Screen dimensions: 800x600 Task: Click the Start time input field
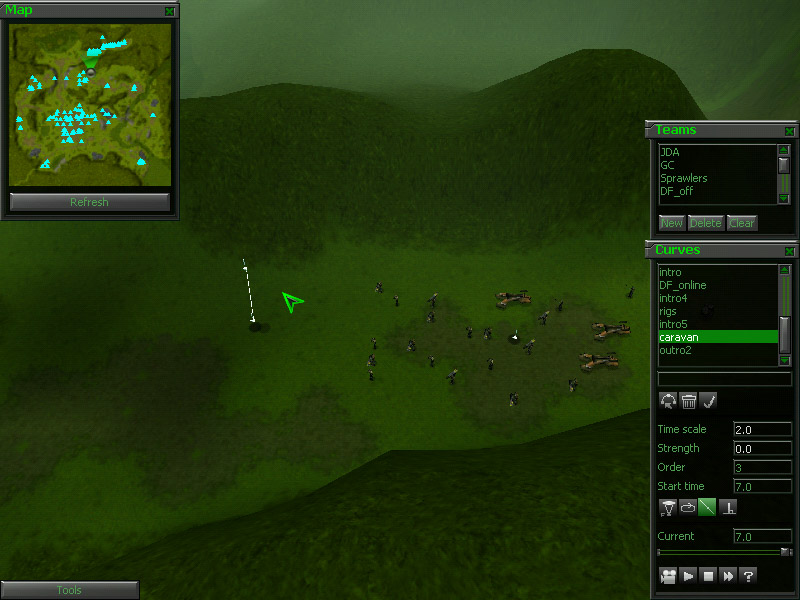(762, 486)
